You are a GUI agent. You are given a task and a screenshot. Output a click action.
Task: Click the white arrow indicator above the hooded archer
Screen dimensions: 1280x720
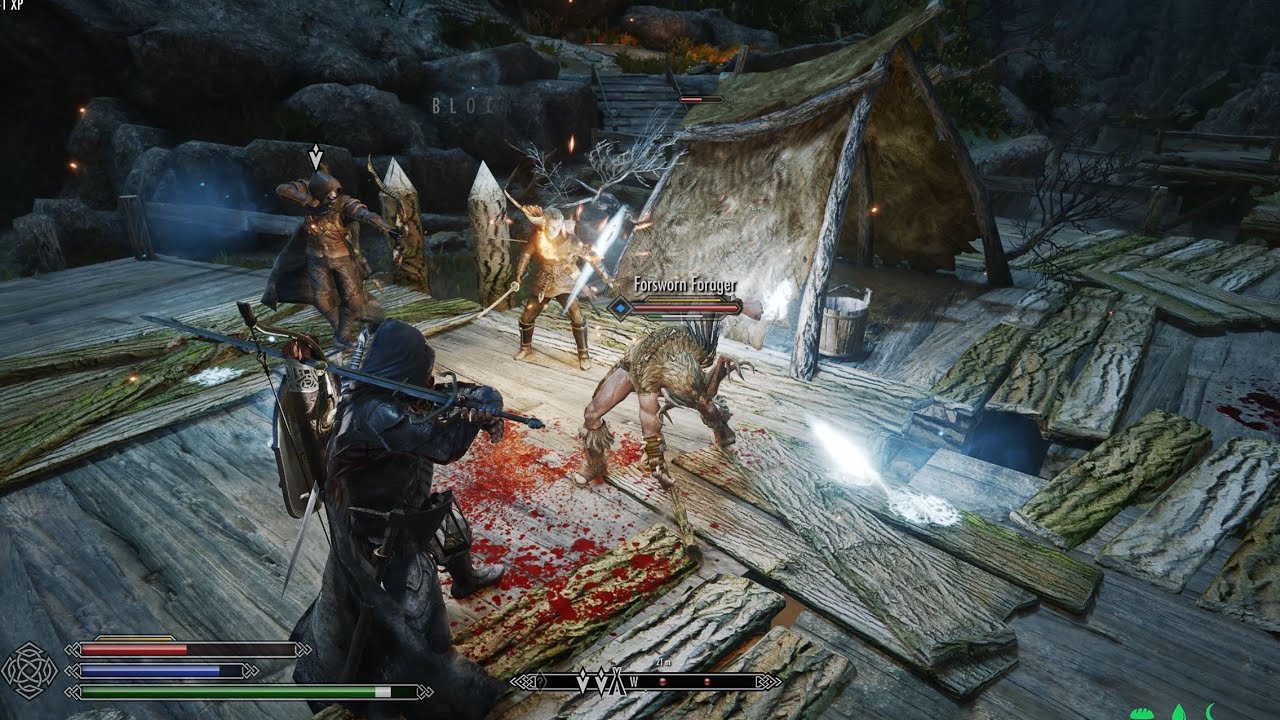(315, 155)
